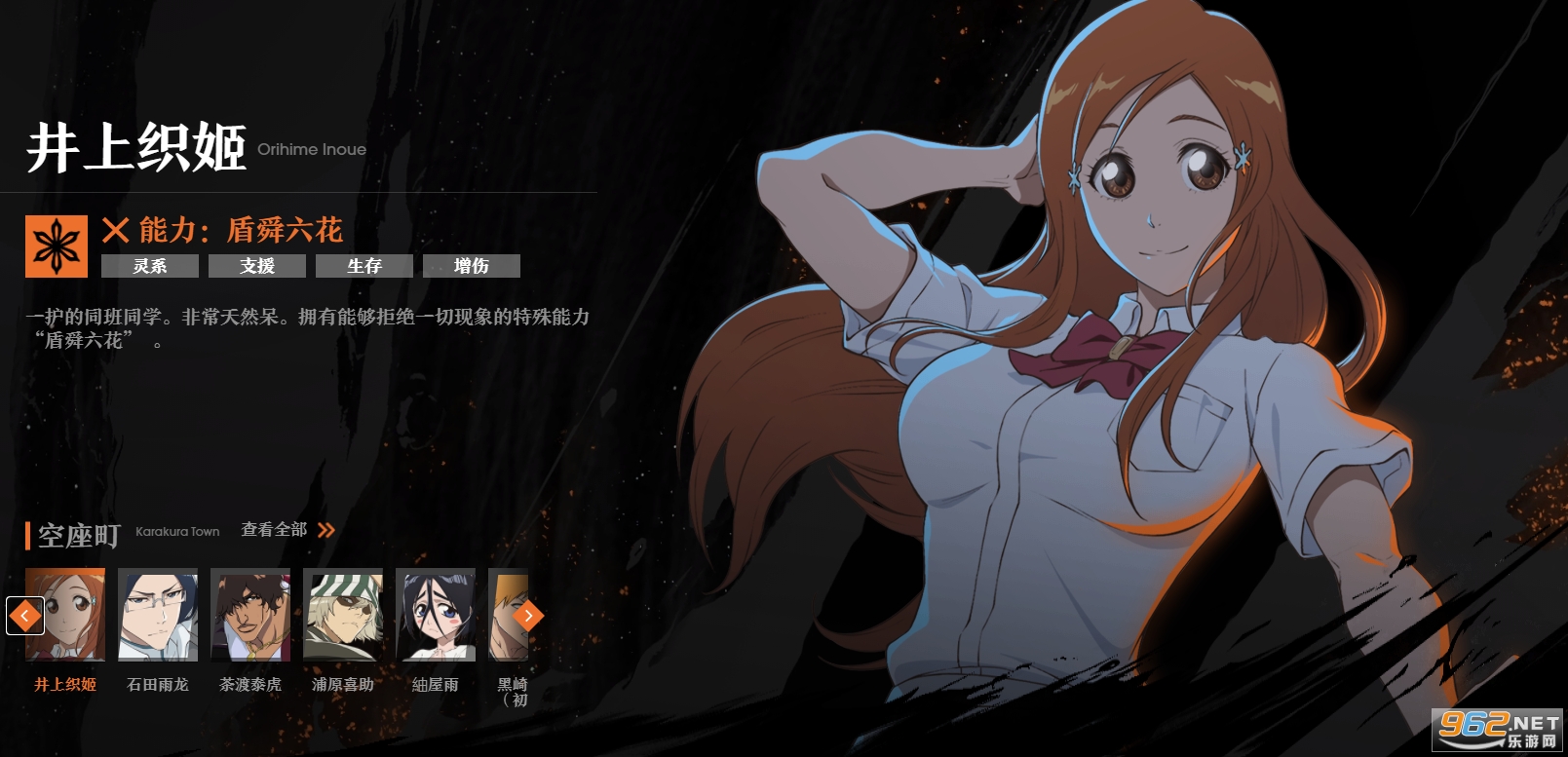Click the right carousel arrow
This screenshot has height=757, width=1568.
pos(528,616)
